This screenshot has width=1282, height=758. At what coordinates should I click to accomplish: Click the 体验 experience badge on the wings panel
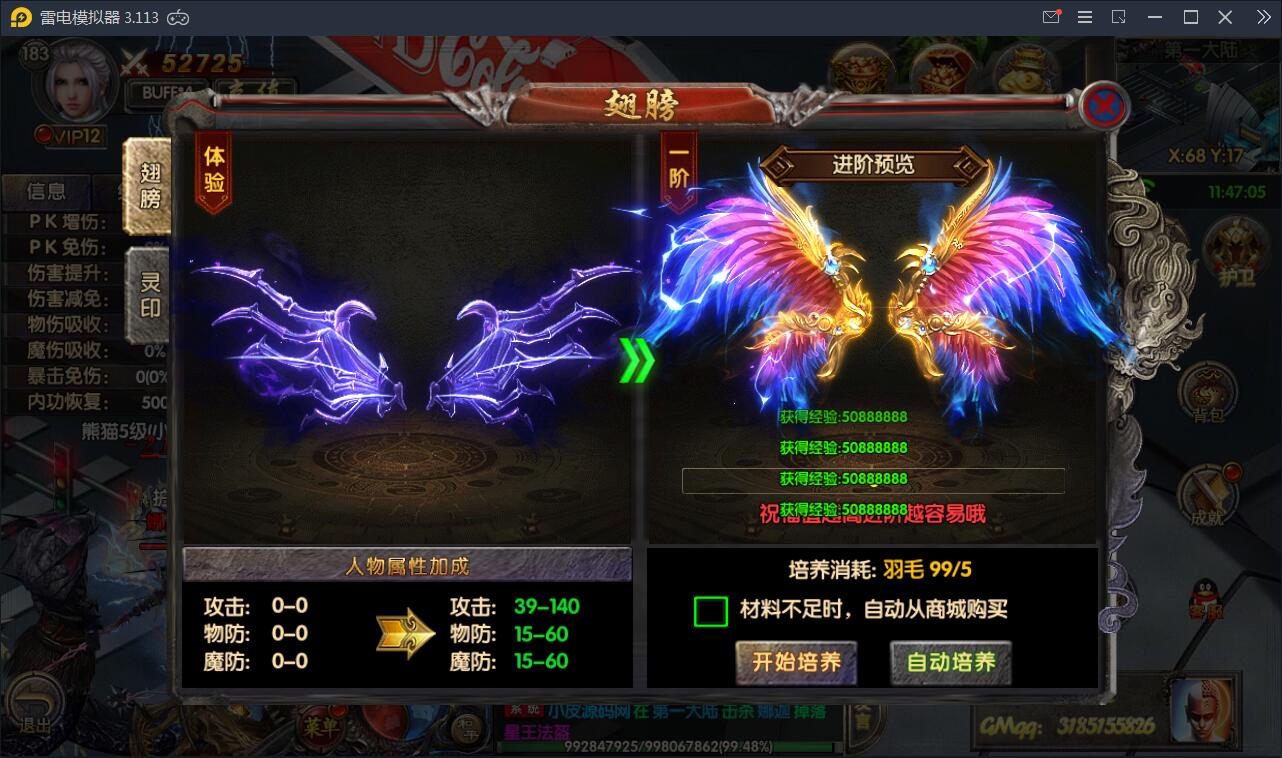tap(214, 170)
